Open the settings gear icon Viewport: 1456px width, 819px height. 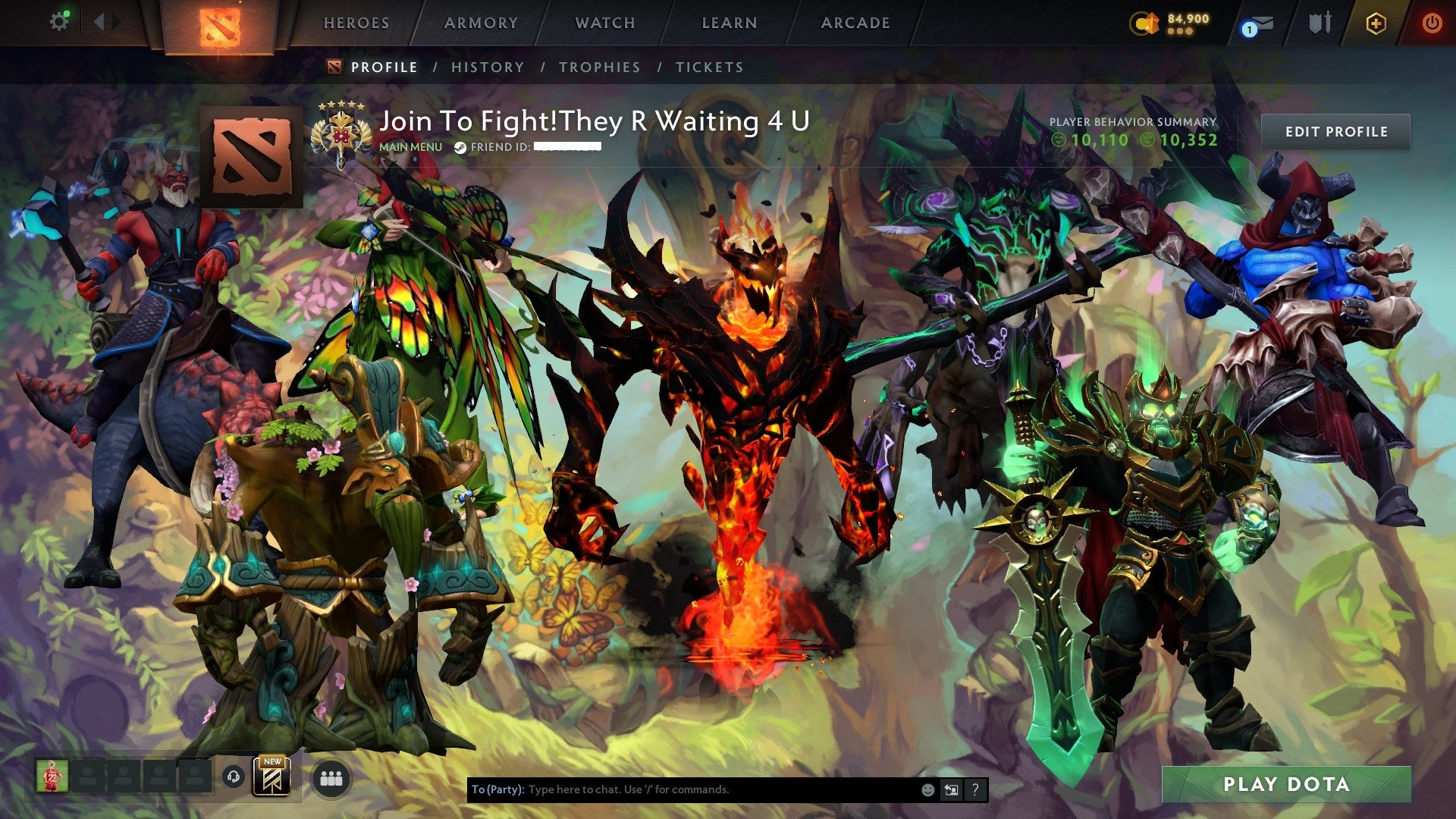(60, 21)
